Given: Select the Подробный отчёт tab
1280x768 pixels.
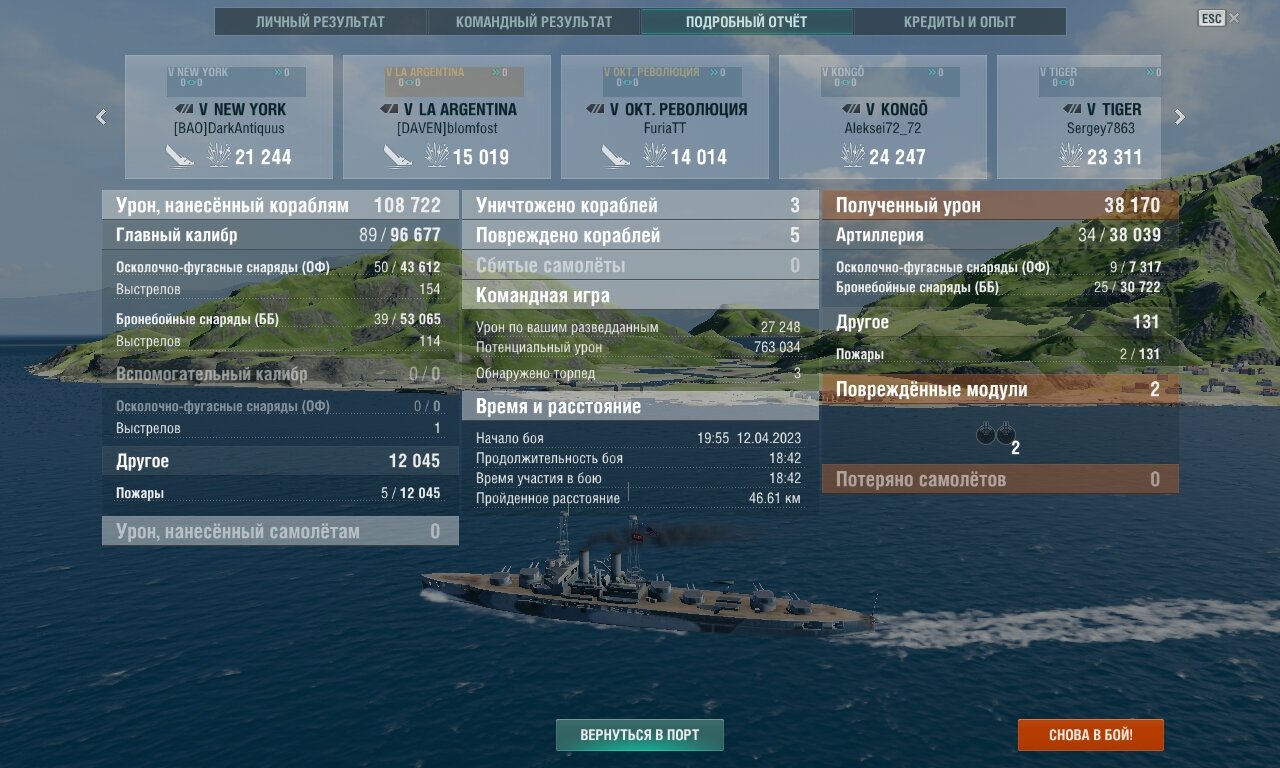Looking at the screenshot, I should (x=746, y=22).
